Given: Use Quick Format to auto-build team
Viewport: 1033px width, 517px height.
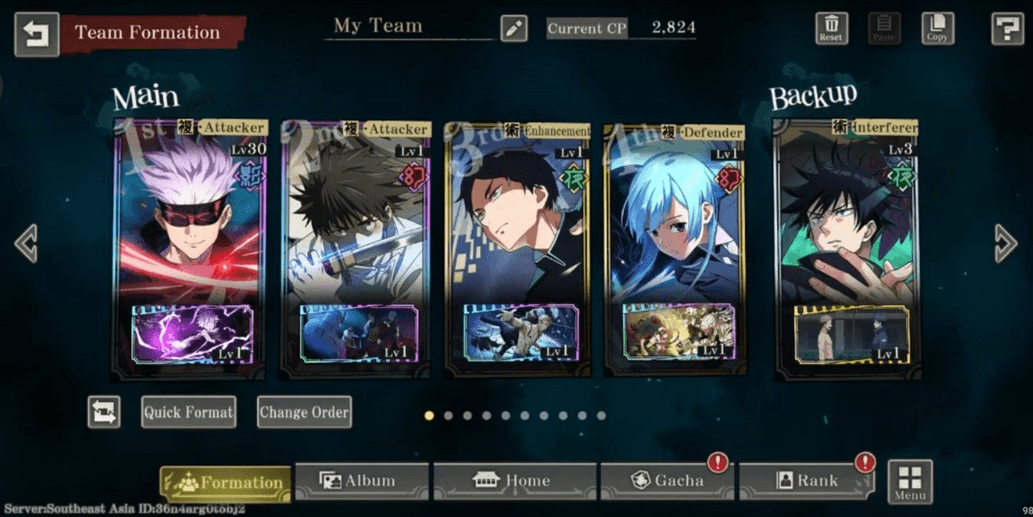Looking at the screenshot, I should click(x=188, y=412).
